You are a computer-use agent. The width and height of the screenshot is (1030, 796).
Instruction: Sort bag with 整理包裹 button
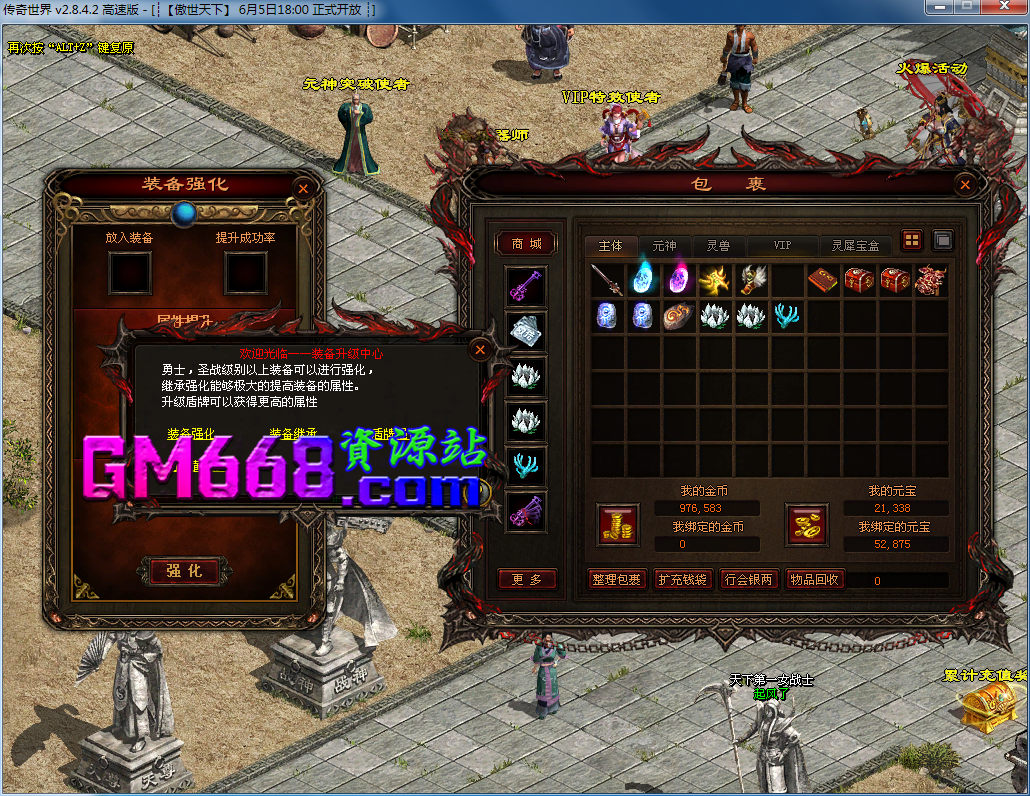coord(616,579)
